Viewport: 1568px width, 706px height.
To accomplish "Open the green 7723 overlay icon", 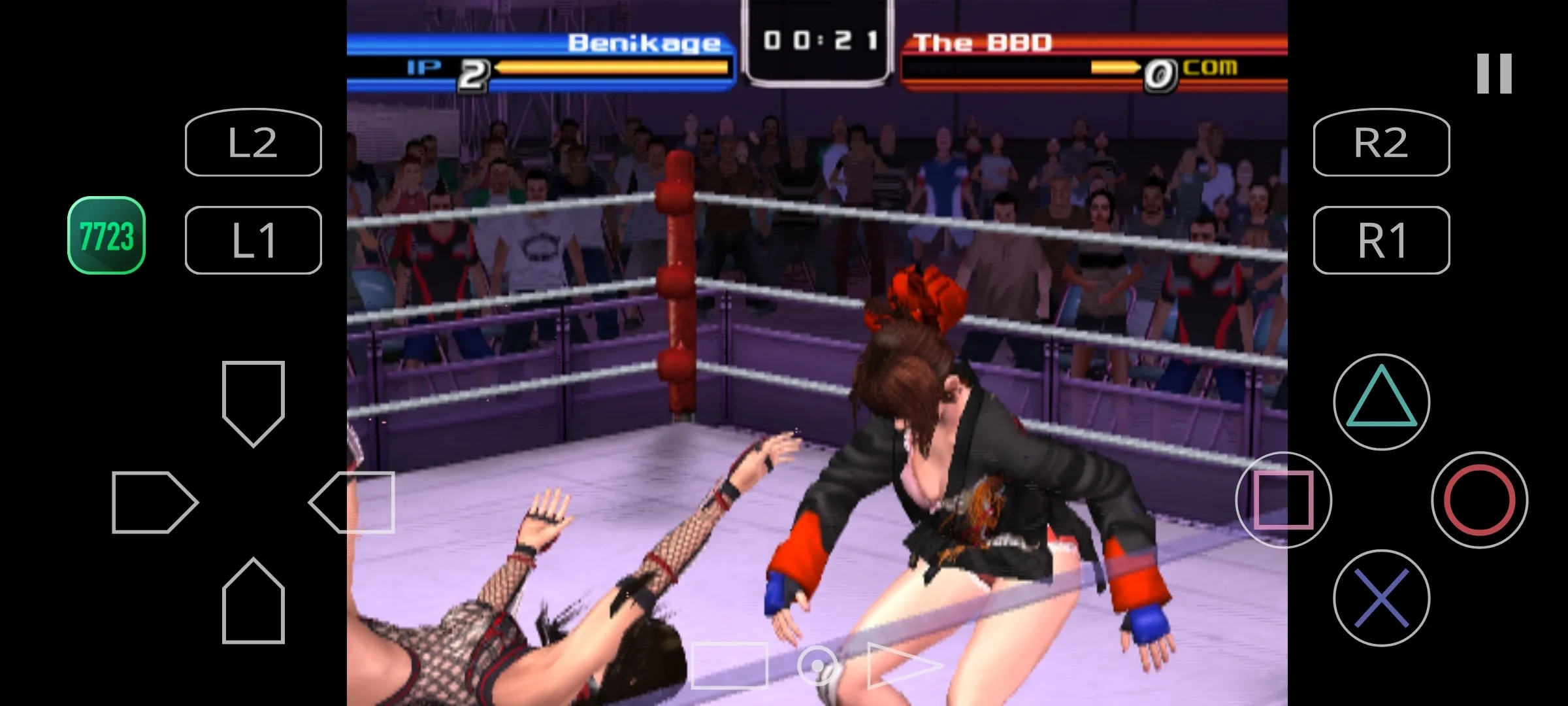I will (x=106, y=235).
